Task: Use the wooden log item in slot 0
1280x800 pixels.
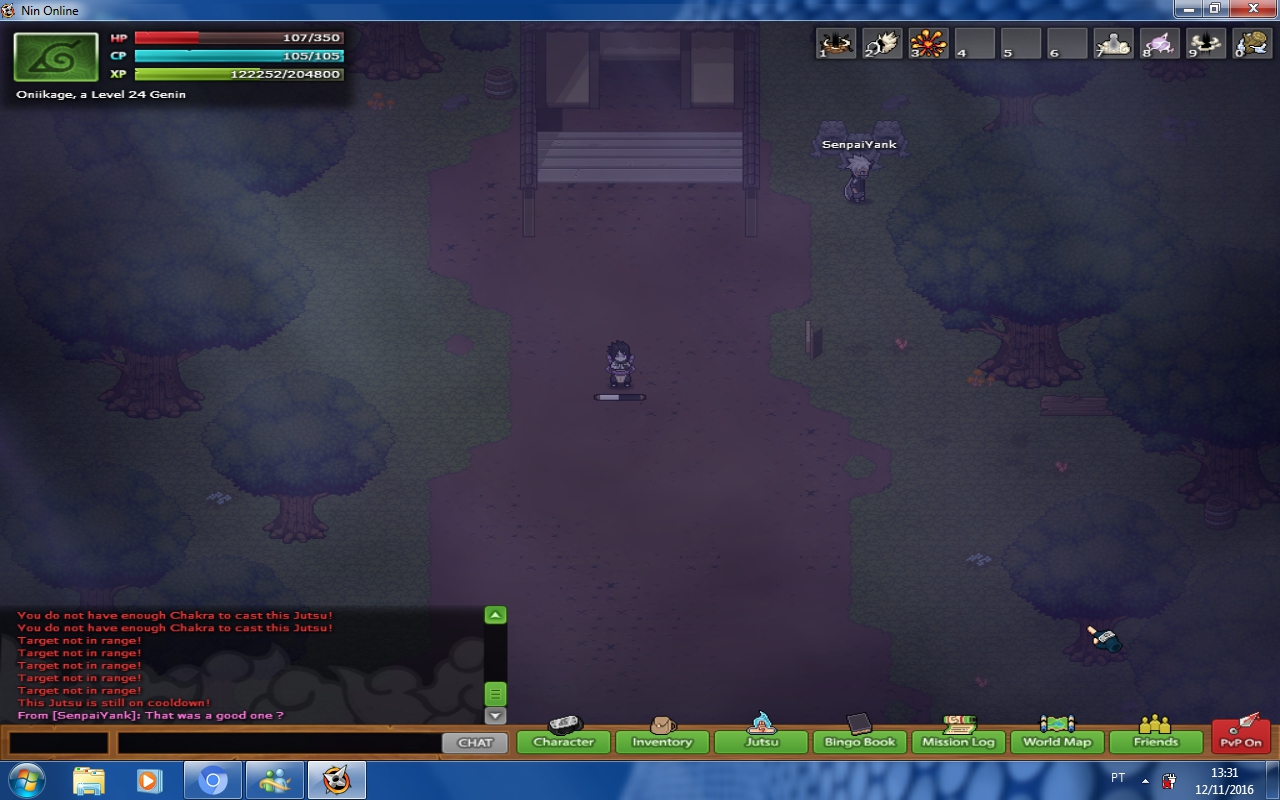Action: 1252,43
